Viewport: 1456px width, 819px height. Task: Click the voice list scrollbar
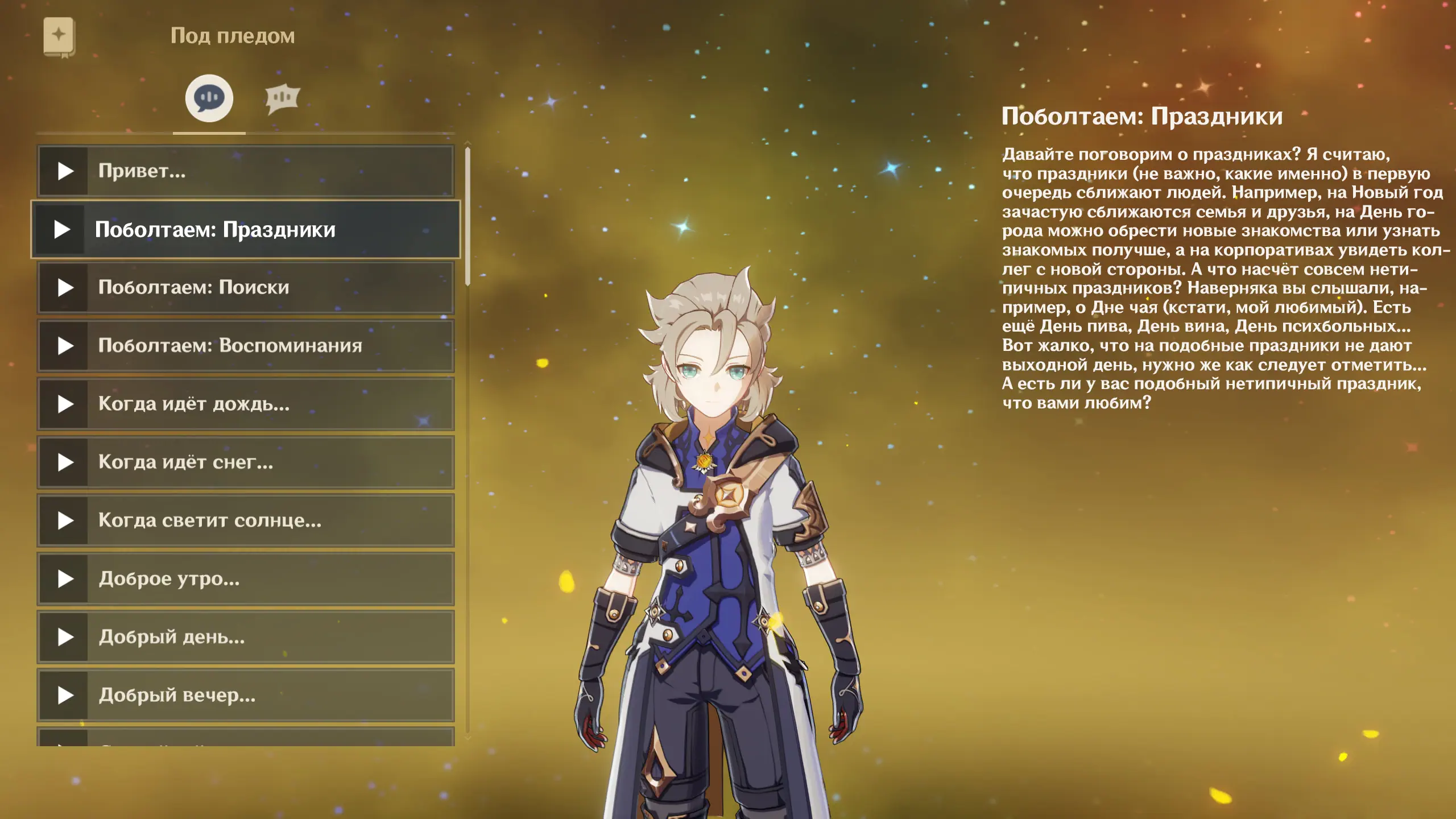[x=468, y=216]
